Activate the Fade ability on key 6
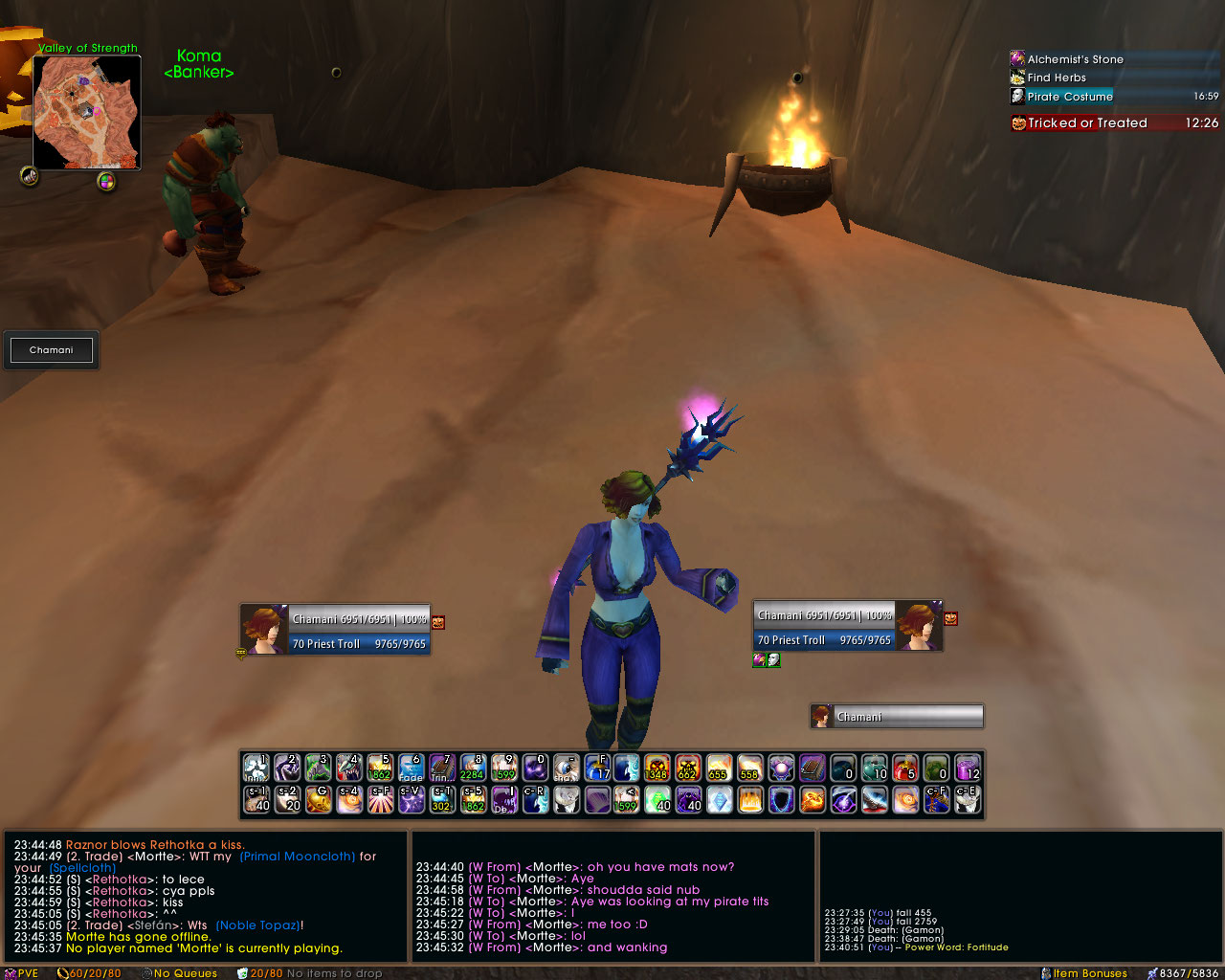 point(412,768)
